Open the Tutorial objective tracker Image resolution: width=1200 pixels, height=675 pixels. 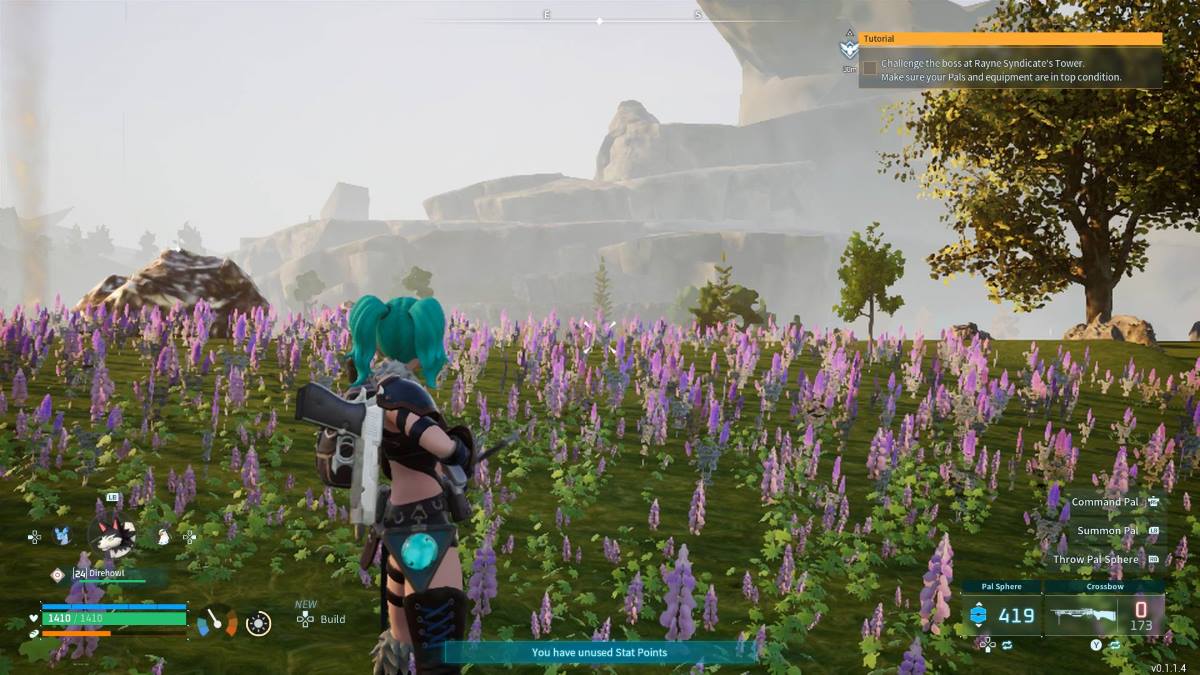[1010, 39]
